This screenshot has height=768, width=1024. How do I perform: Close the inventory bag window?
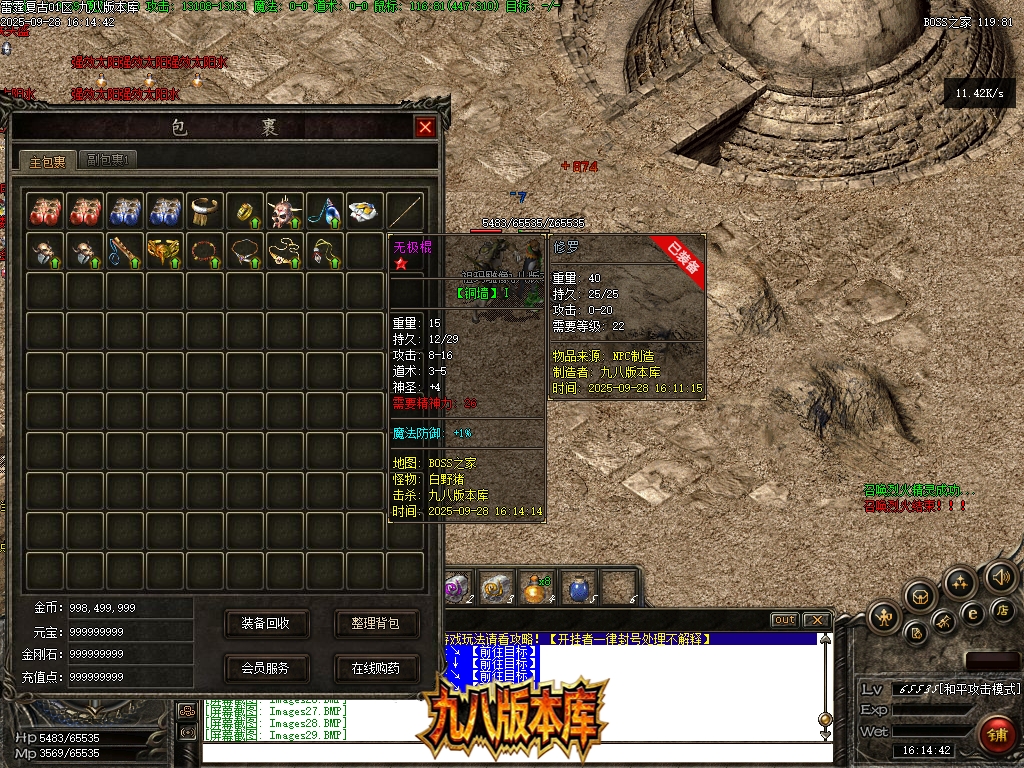pyautogui.click(x=425, y=128)
